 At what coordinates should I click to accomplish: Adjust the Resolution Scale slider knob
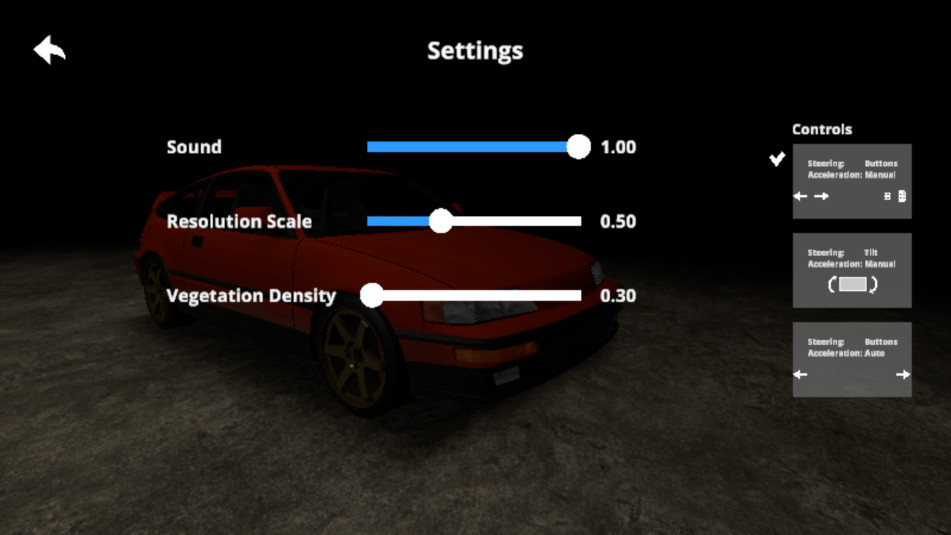point(441,221)
